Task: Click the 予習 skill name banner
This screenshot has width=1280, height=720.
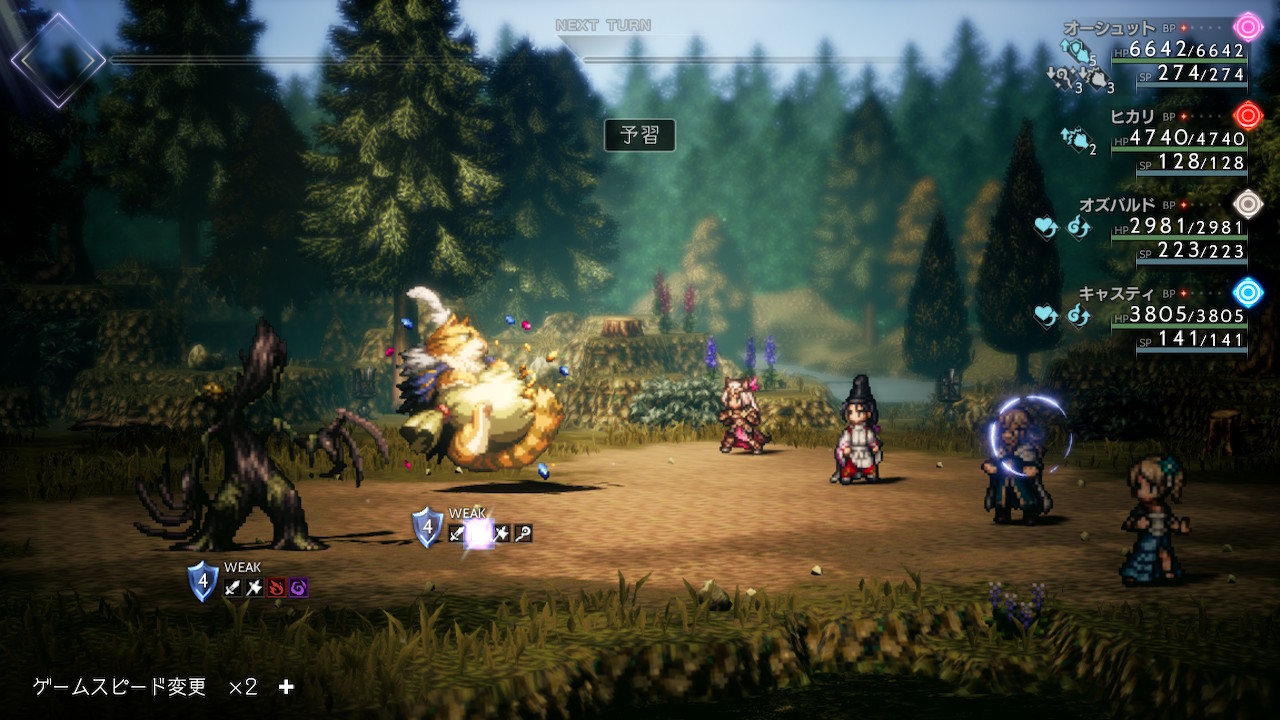Action: pyautogui.click(x=639, y=135)
